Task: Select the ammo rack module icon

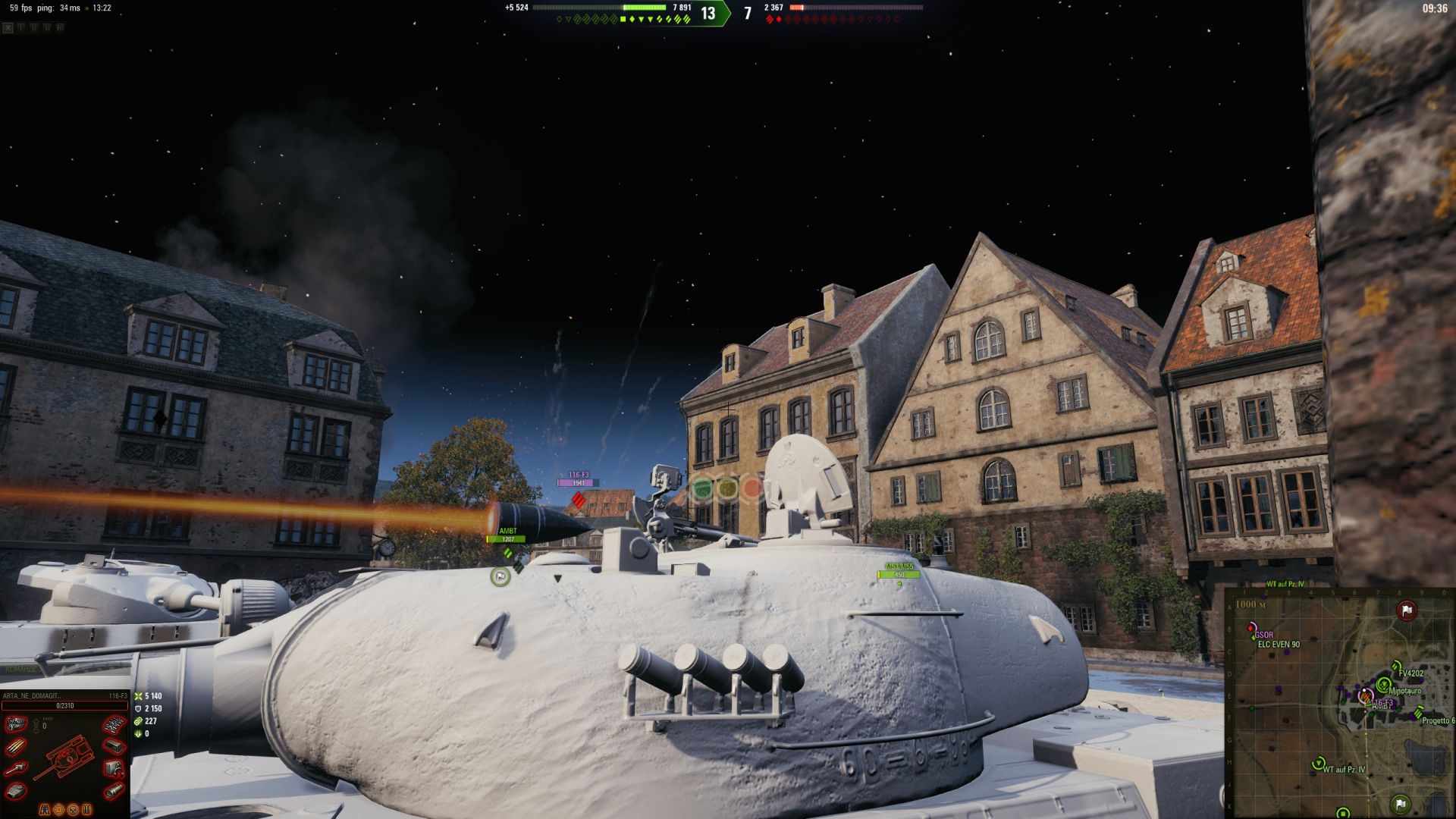Action: (16, 748)
